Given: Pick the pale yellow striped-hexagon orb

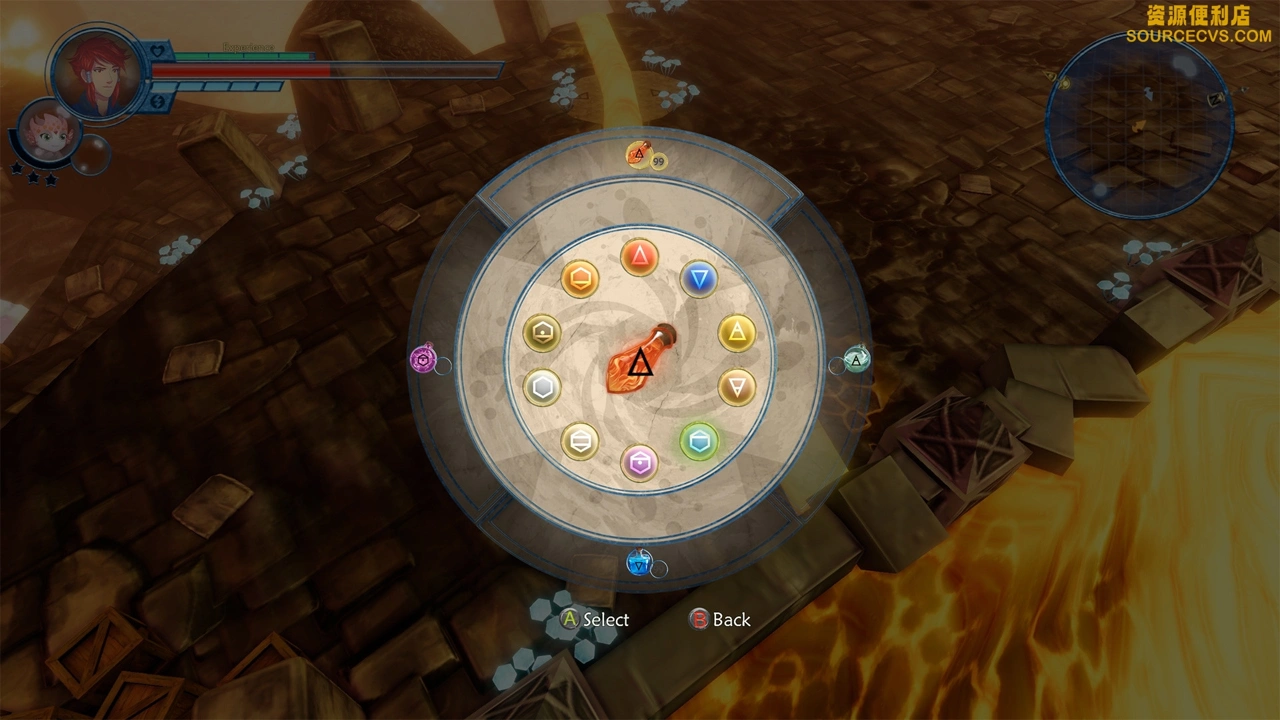Looking at the screenshot, I should (580, 440).
